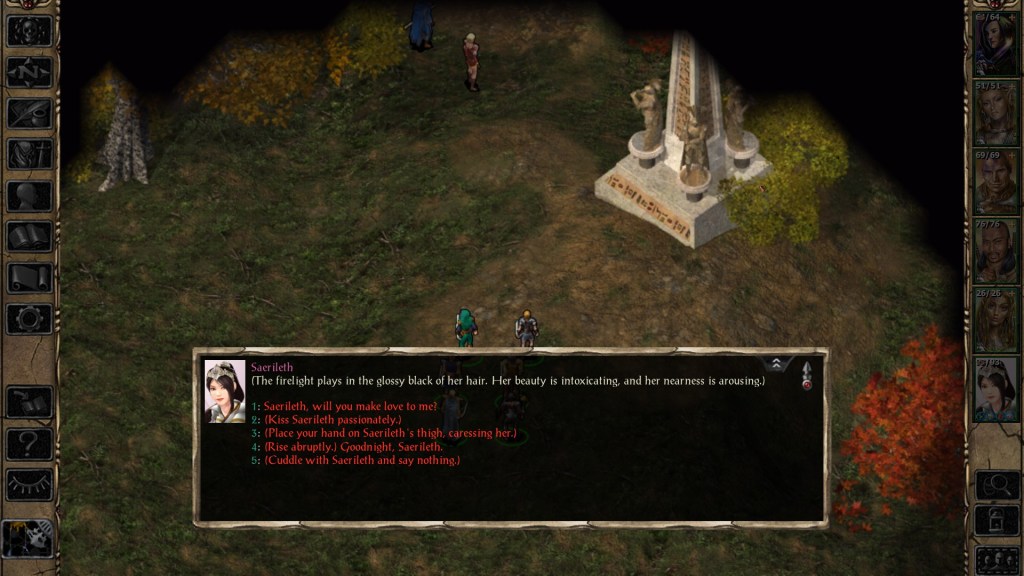Open the journal quill icon

(x=29, y=113)
